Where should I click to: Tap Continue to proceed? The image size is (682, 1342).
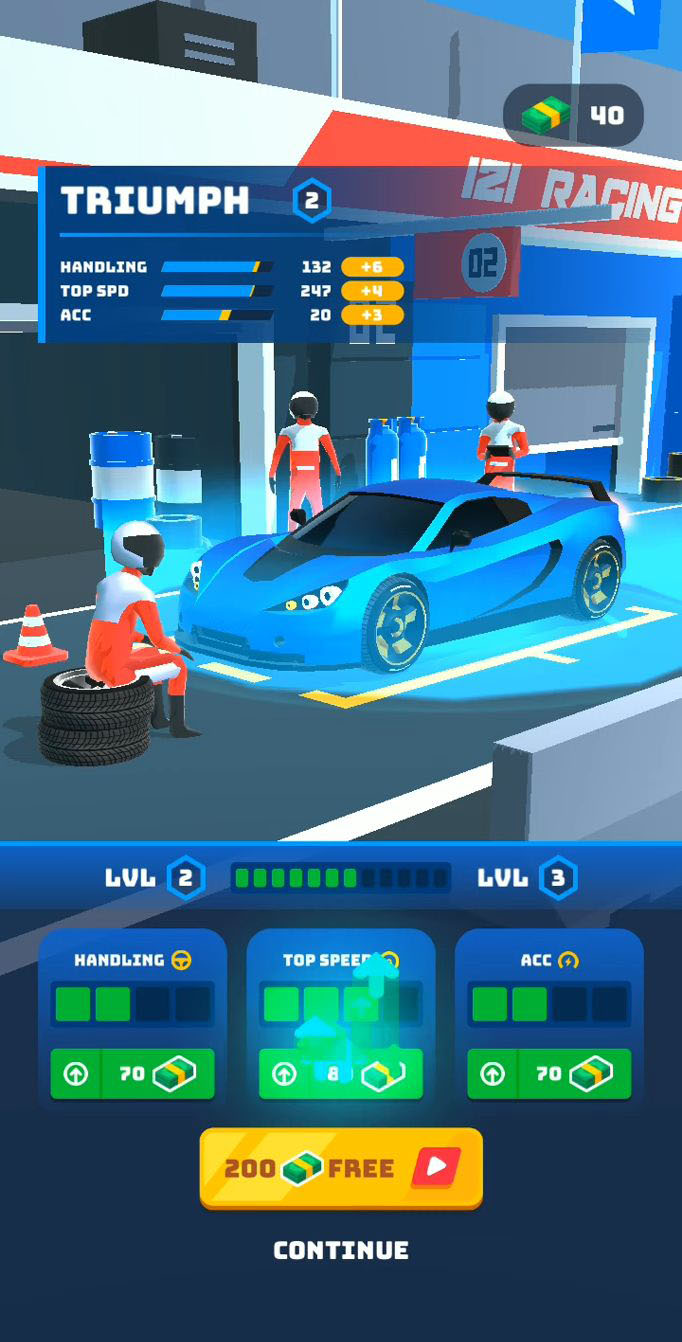(x=341, y=1250)
